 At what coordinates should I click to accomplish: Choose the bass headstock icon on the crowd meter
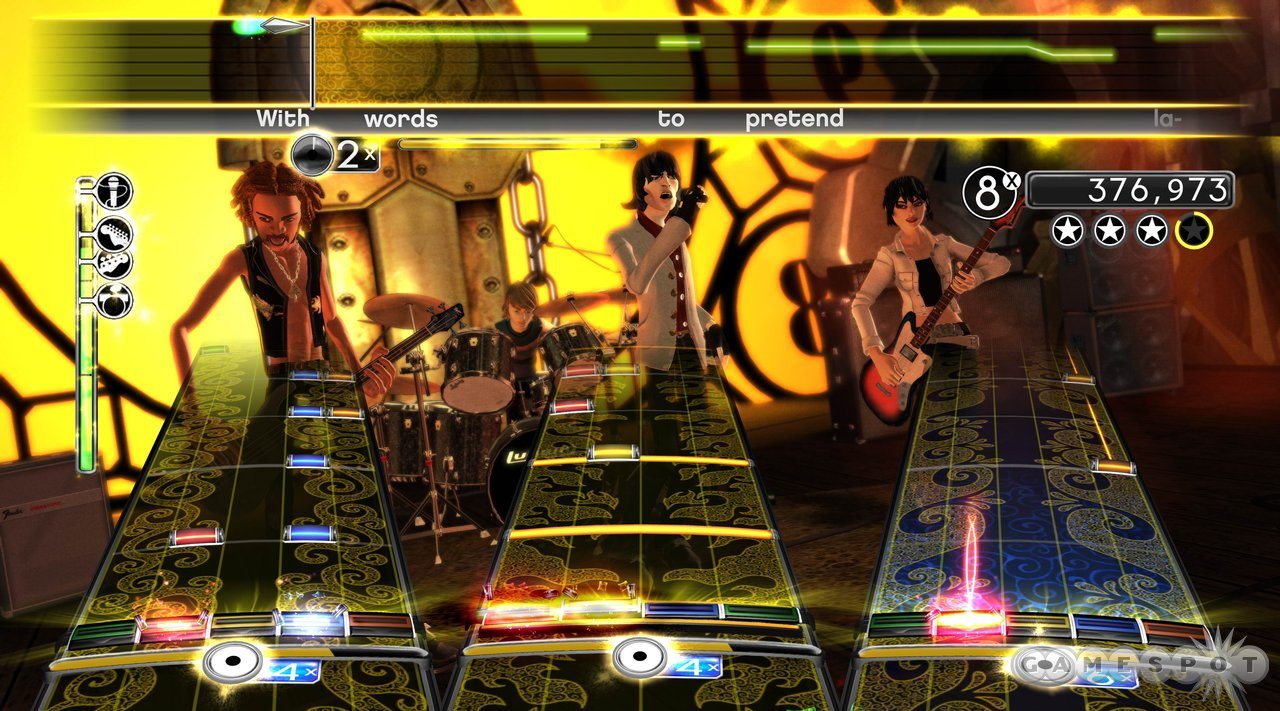pyautogui.click(x=114, y=266)
